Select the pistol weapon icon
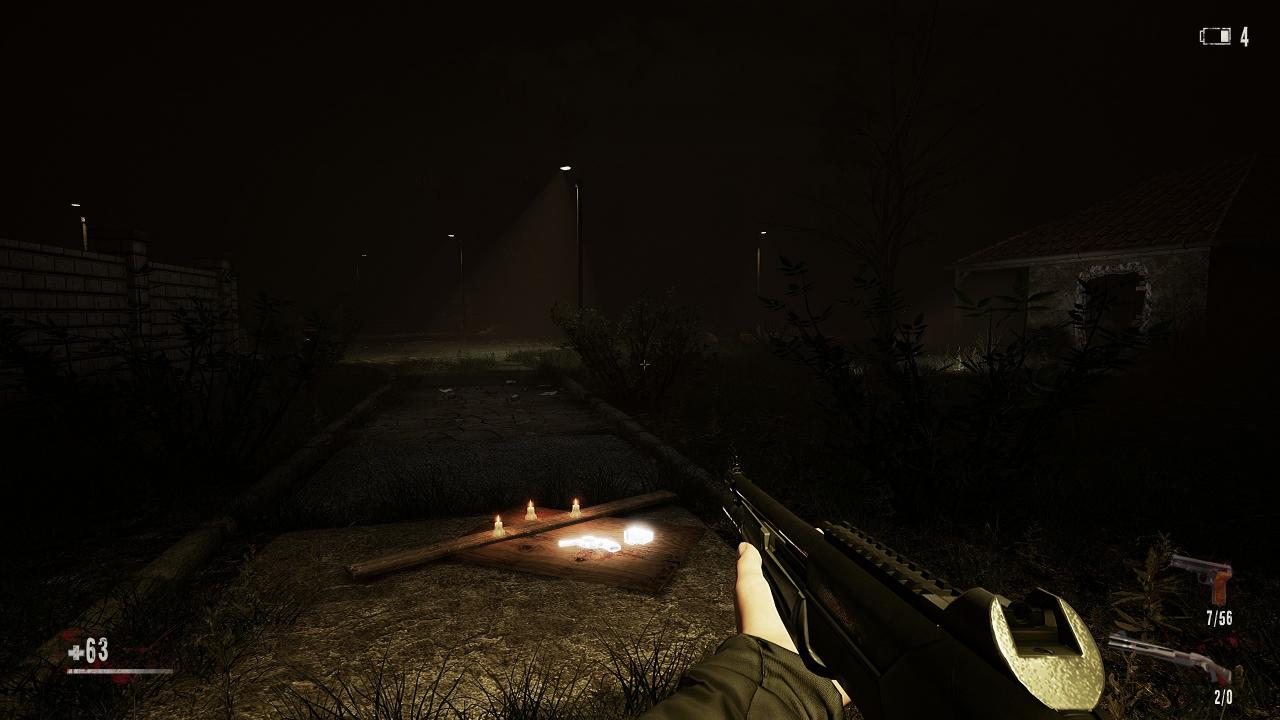1280x720 pixels. coord(1204,577)
